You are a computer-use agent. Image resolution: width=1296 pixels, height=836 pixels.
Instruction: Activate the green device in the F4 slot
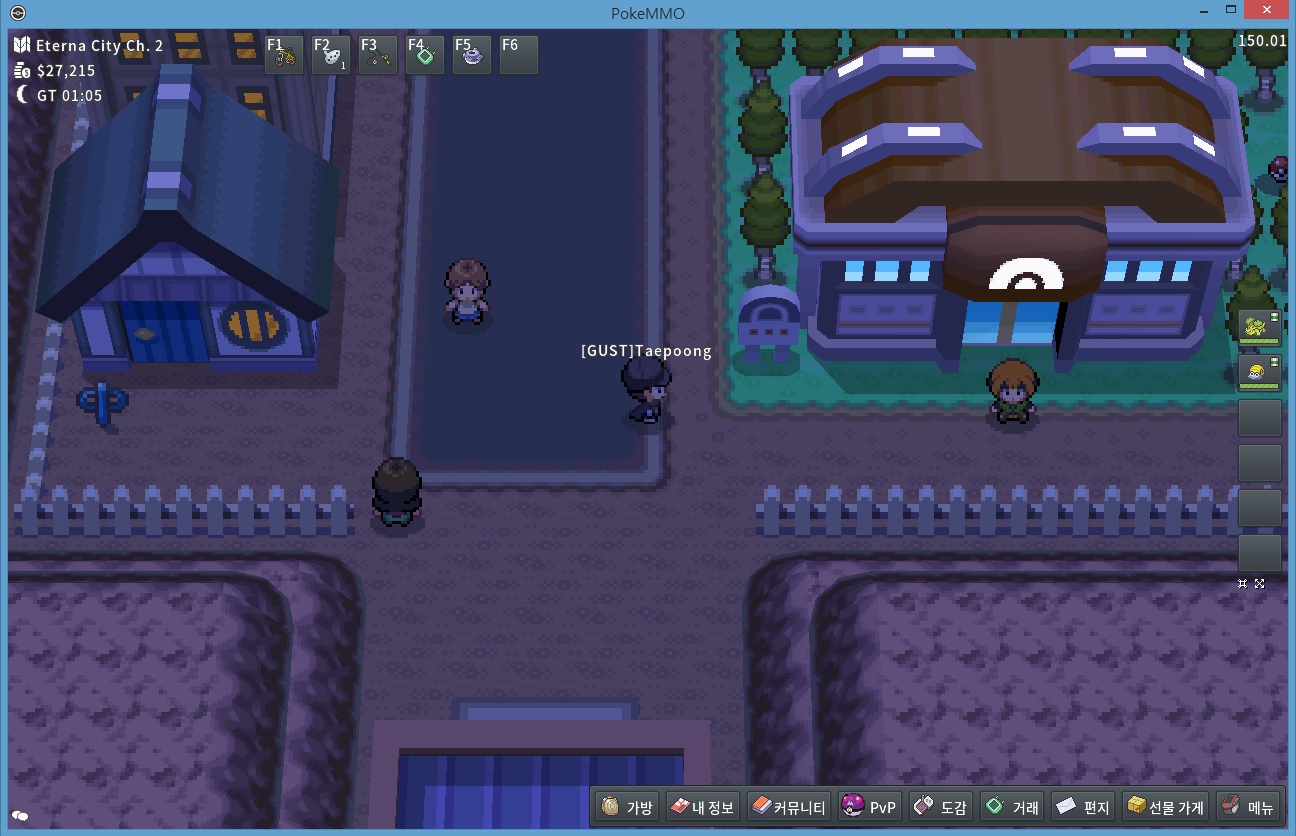[x=425, y=56]
